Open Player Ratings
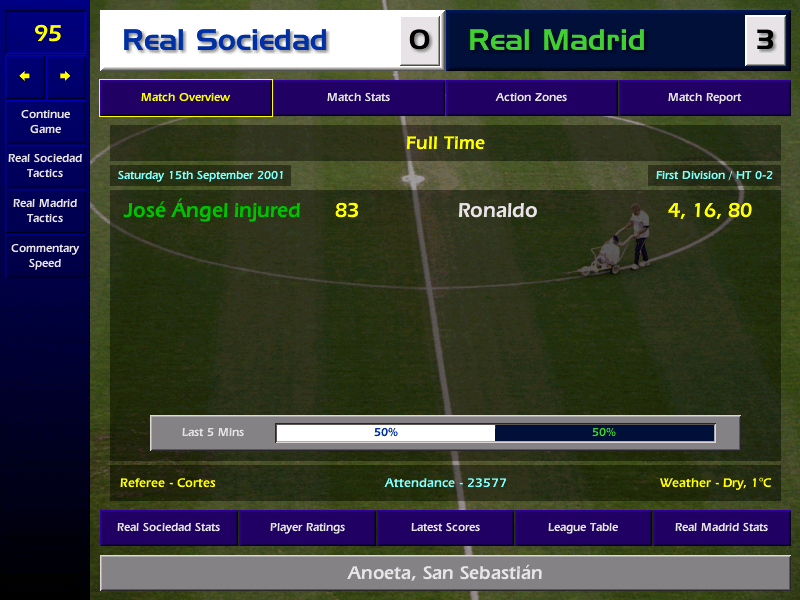 pyautogui.click(x=307, y=527)
